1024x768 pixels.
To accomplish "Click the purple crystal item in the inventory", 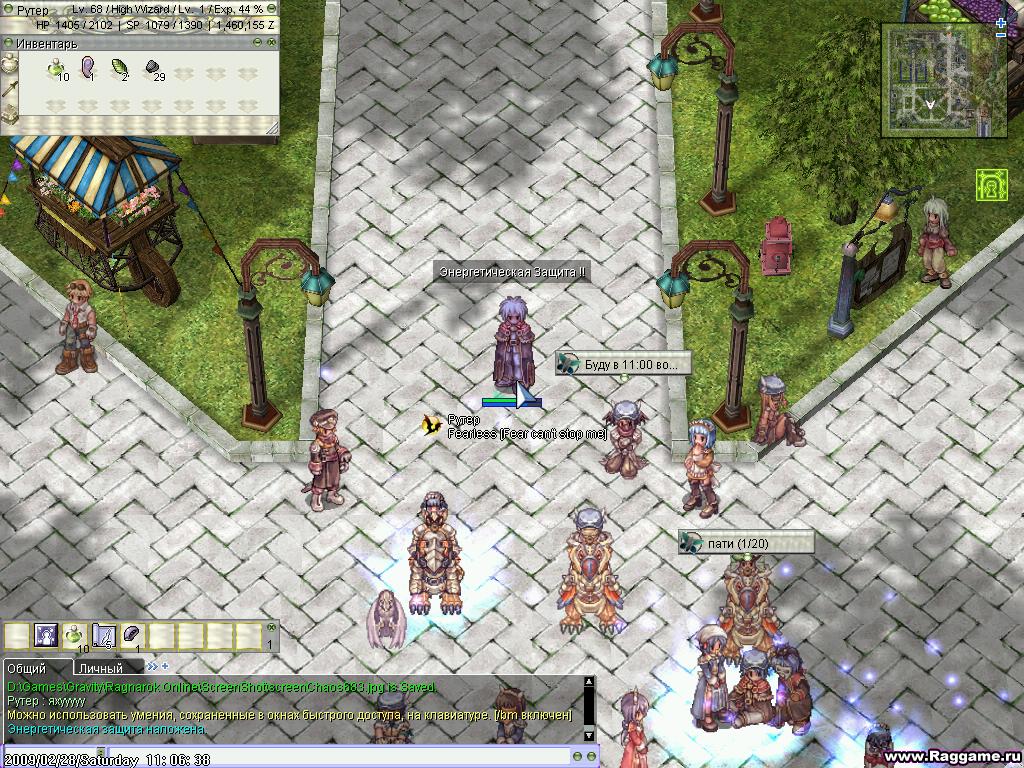I will 88,68.
